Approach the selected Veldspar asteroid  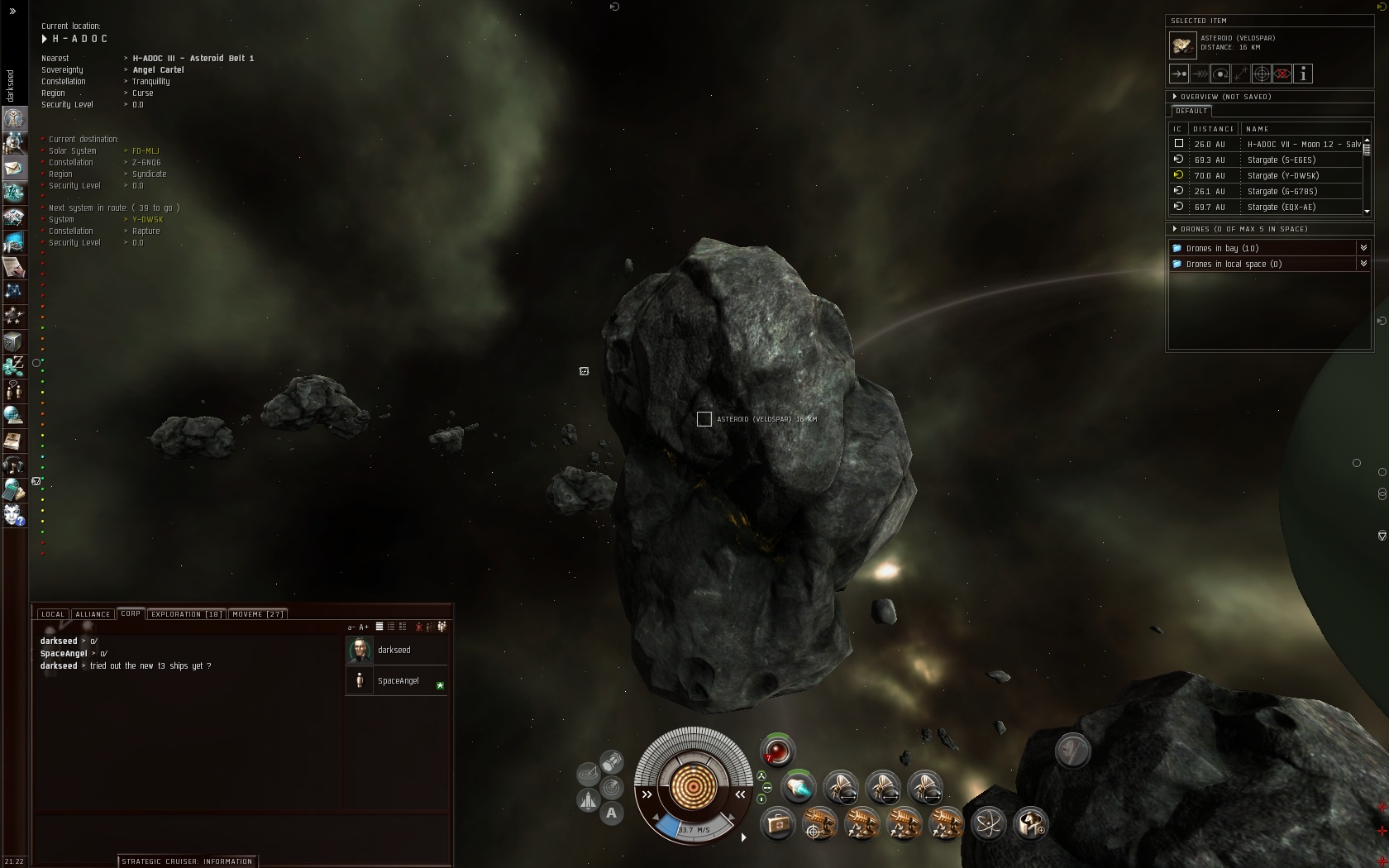pyautogui.click(x=1179, y=74)
